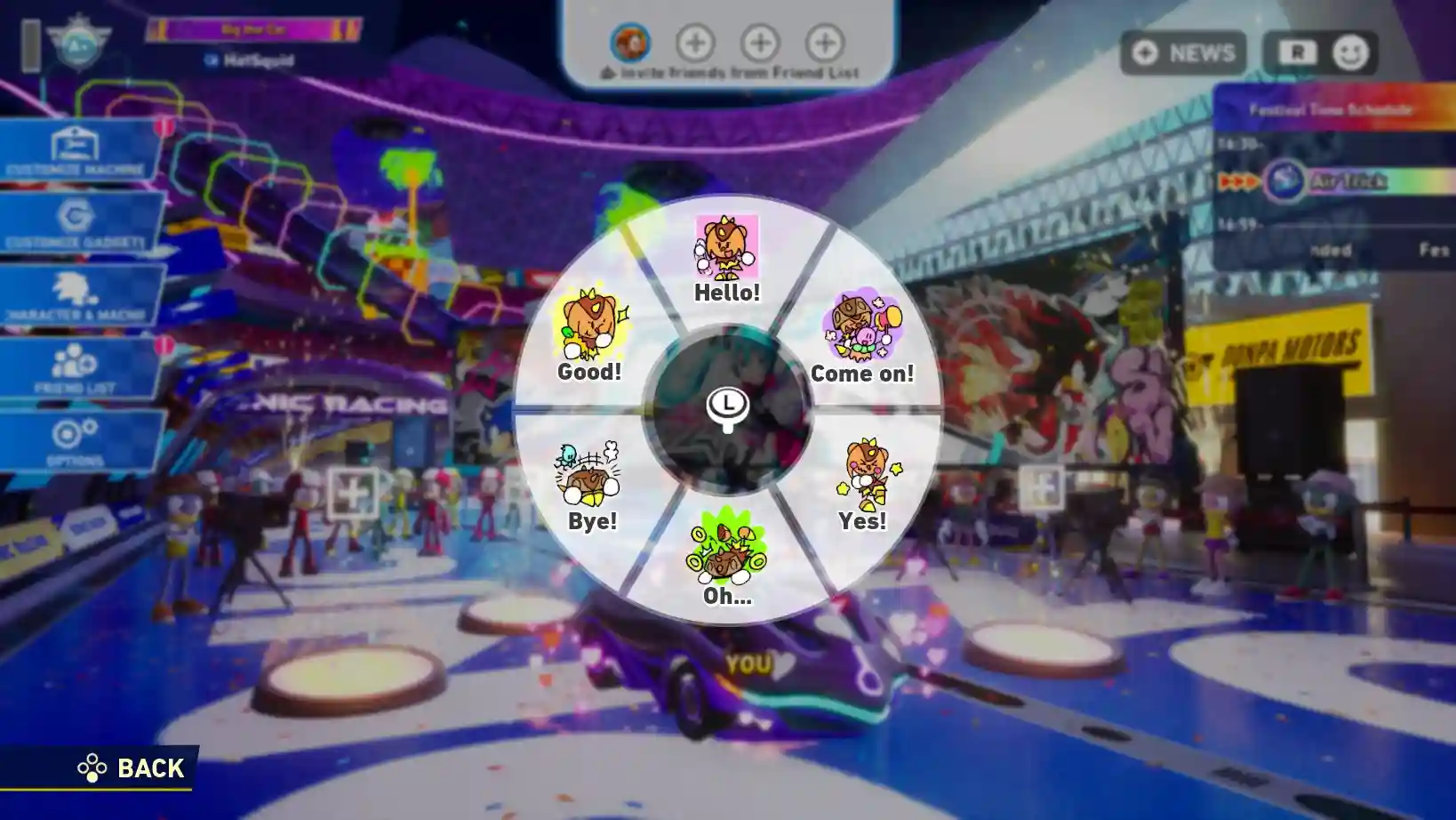
Task: Send the Bye! sticker
Action: [590, 486]
